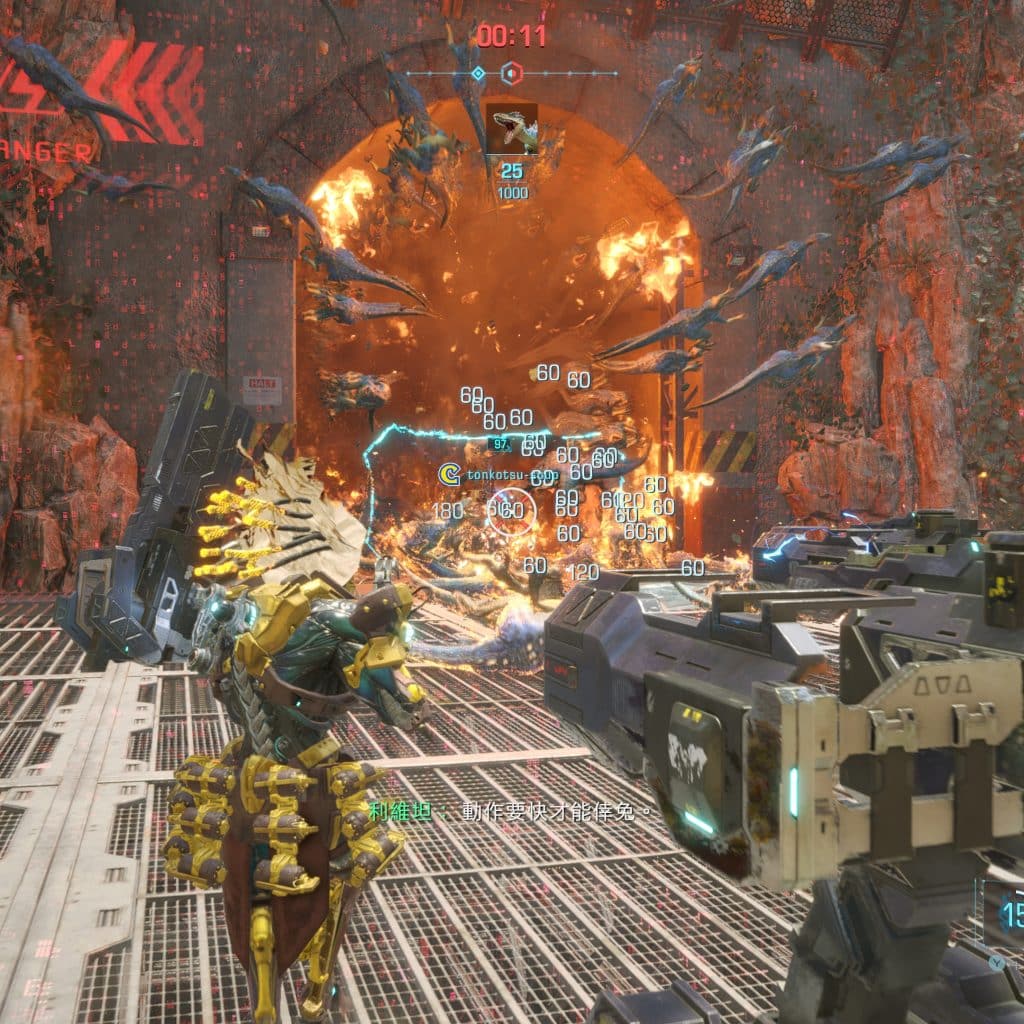Select the dinosaur cull objective icon
1024x1024 pixels.
tap(512, 129)
